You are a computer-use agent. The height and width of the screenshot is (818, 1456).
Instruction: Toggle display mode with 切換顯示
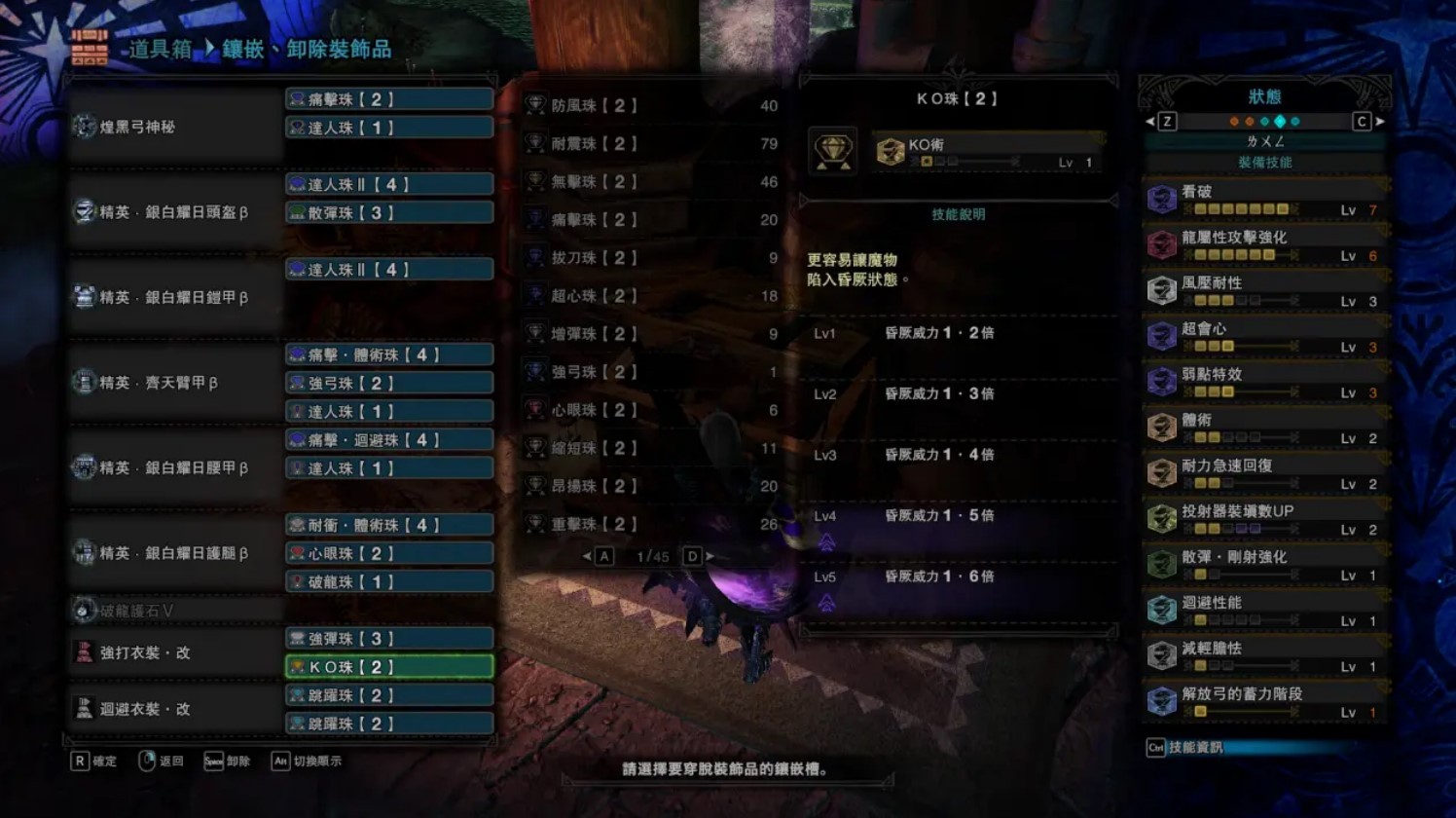point(306,763)
